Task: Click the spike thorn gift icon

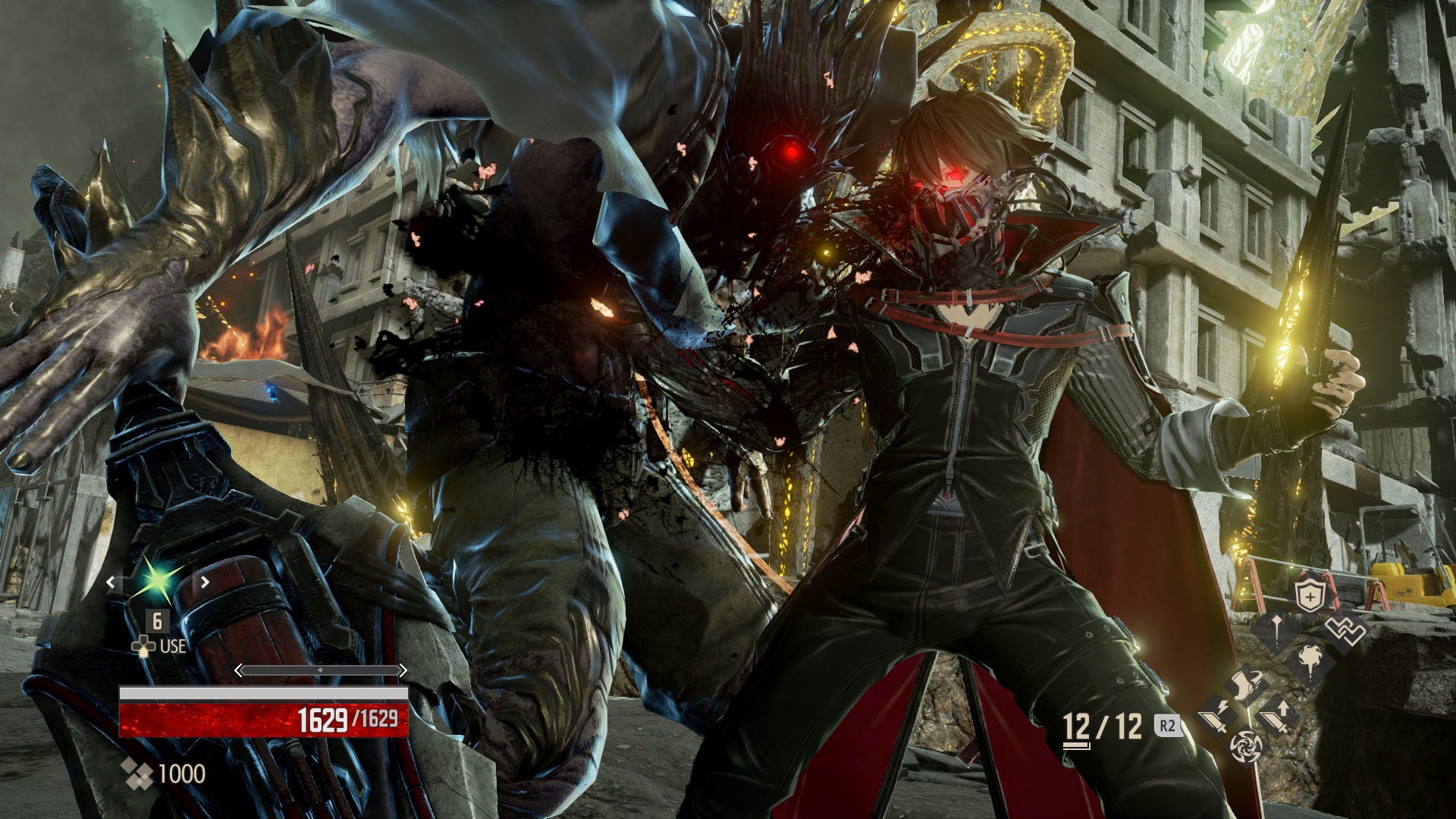Action: (x=1276, y=628)
